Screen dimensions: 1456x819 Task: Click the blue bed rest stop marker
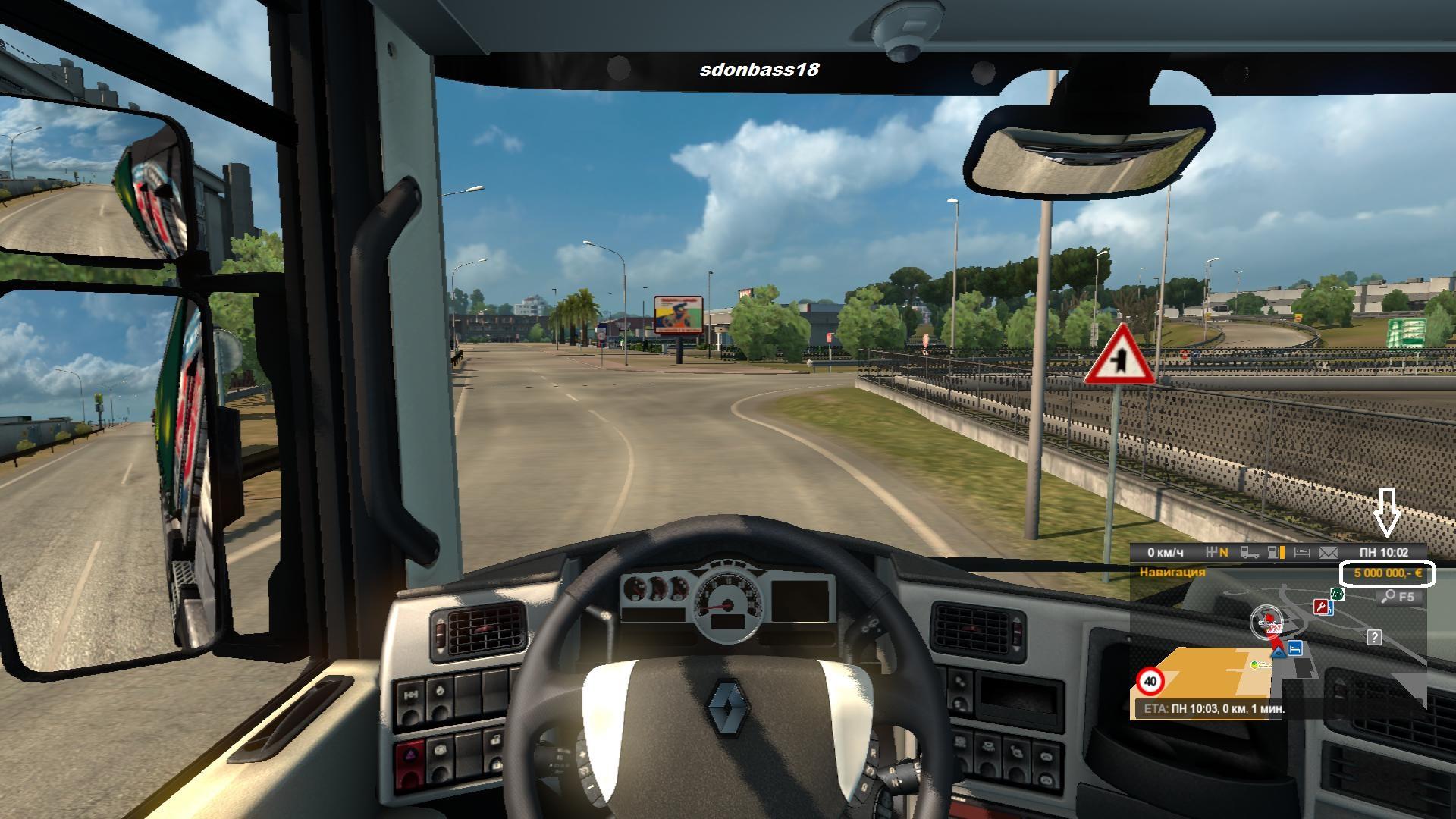click(x=1295, y=648)
